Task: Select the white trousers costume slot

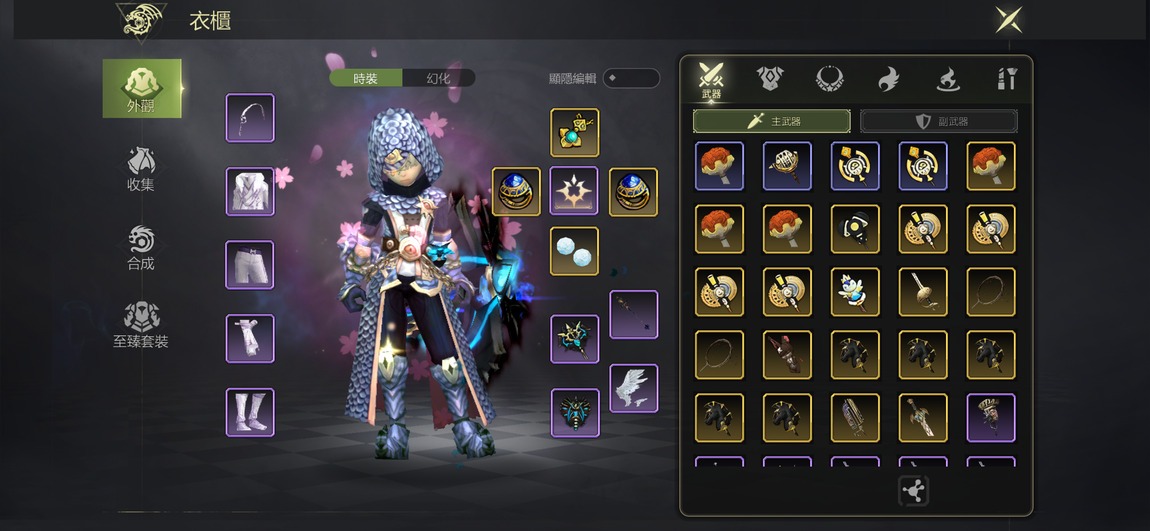Action: (250, 265)
